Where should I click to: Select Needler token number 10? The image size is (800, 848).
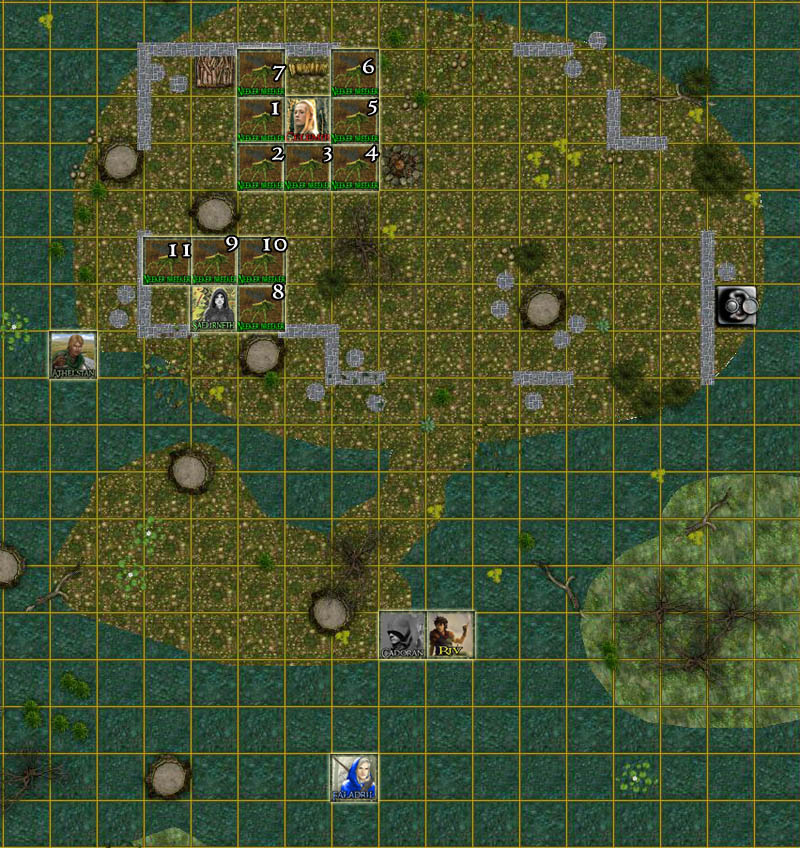(x=260, y=261)
